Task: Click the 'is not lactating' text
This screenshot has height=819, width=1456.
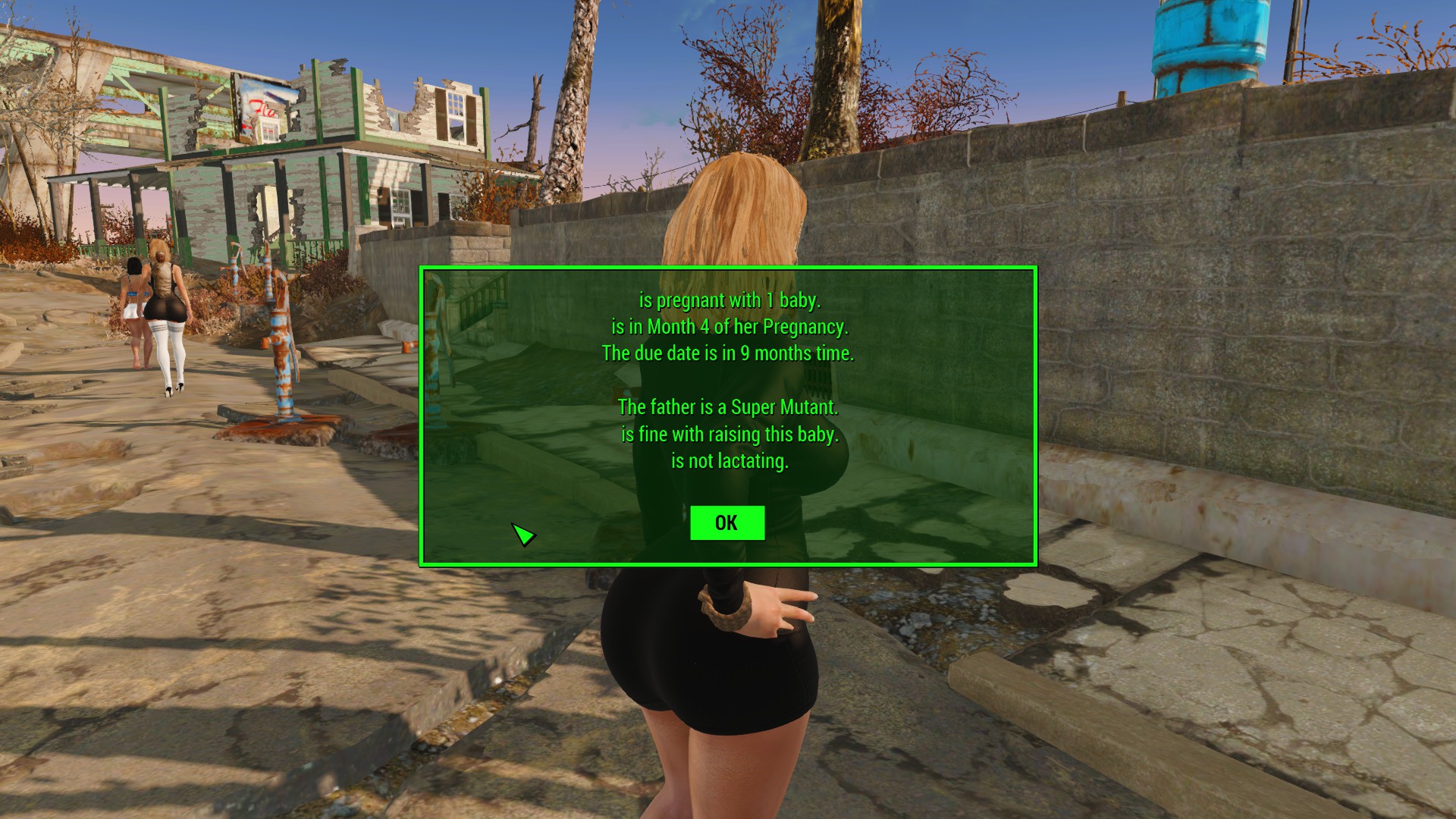Action: (730, 460)
